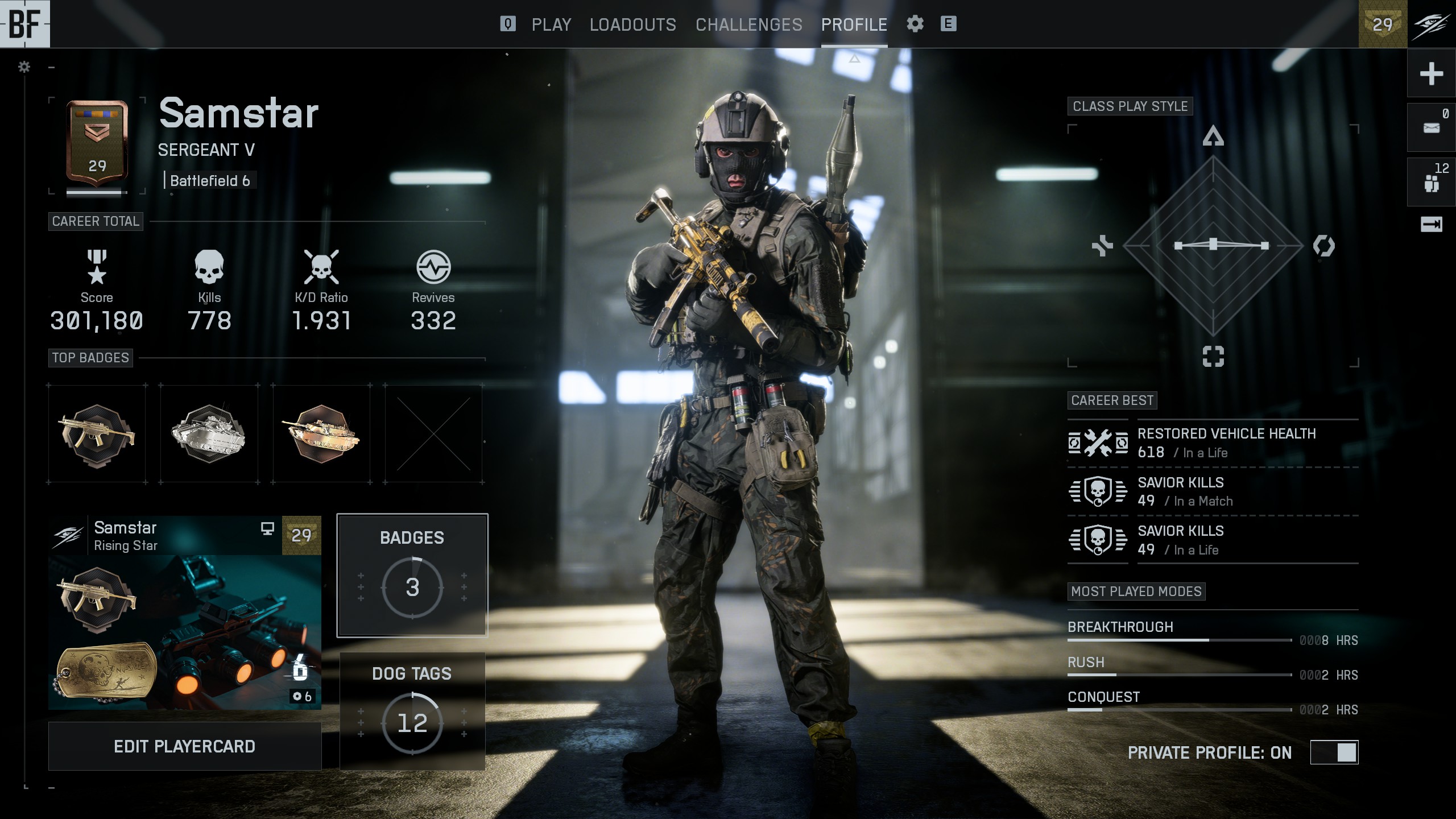Go to the Challenges tab

coord(748,24)
